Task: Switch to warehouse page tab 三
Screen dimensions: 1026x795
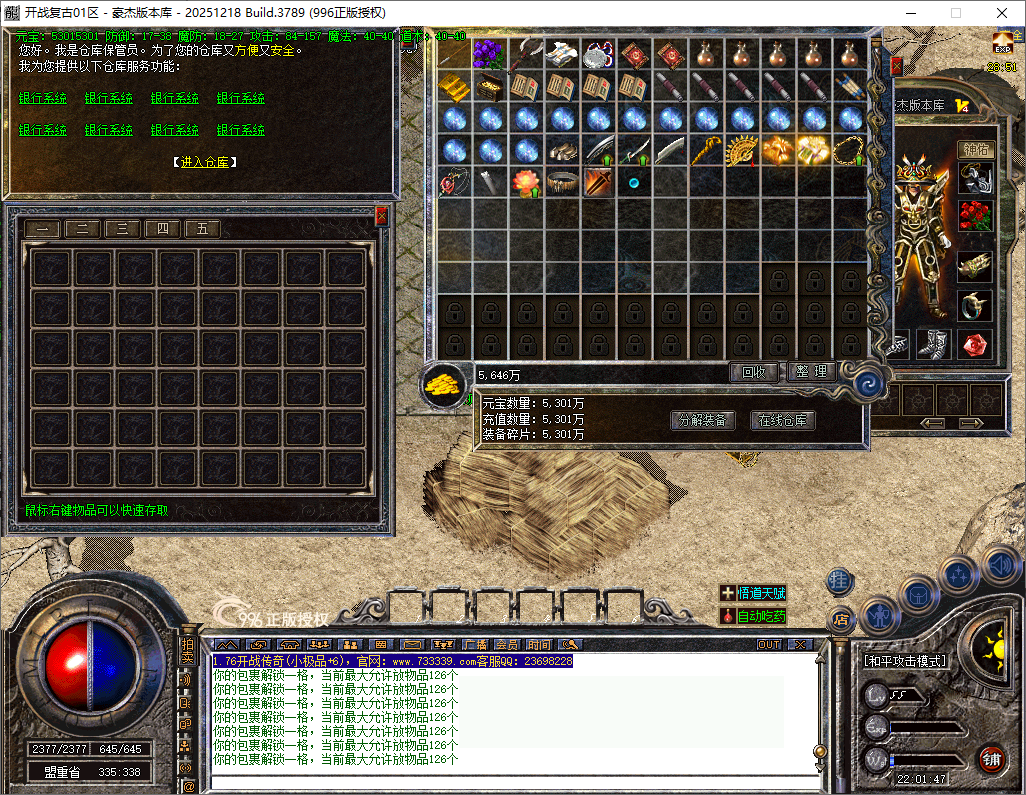Action: click(x=122, y=229)
